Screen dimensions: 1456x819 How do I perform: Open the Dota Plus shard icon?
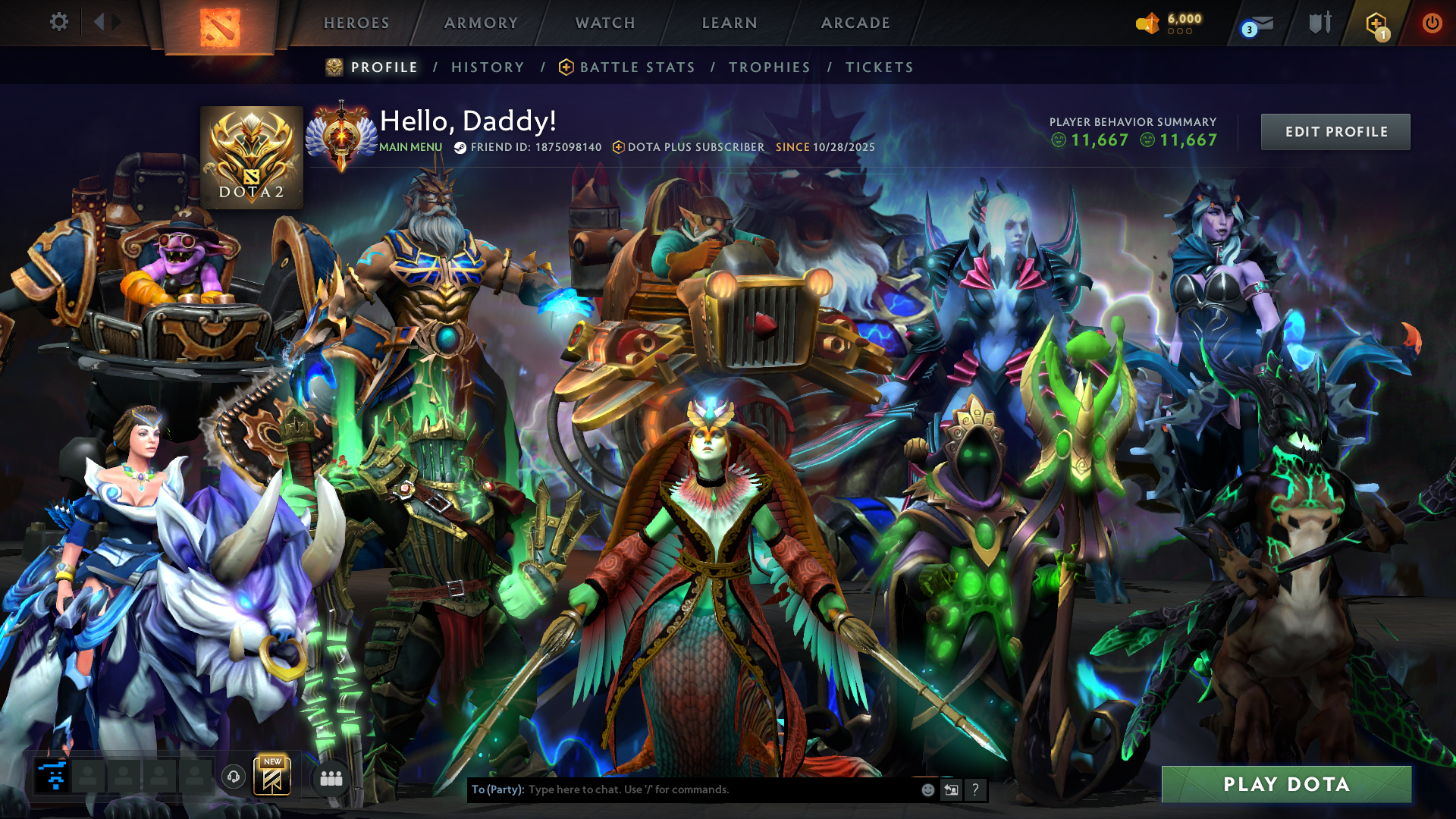click(x=1376, y=24)
